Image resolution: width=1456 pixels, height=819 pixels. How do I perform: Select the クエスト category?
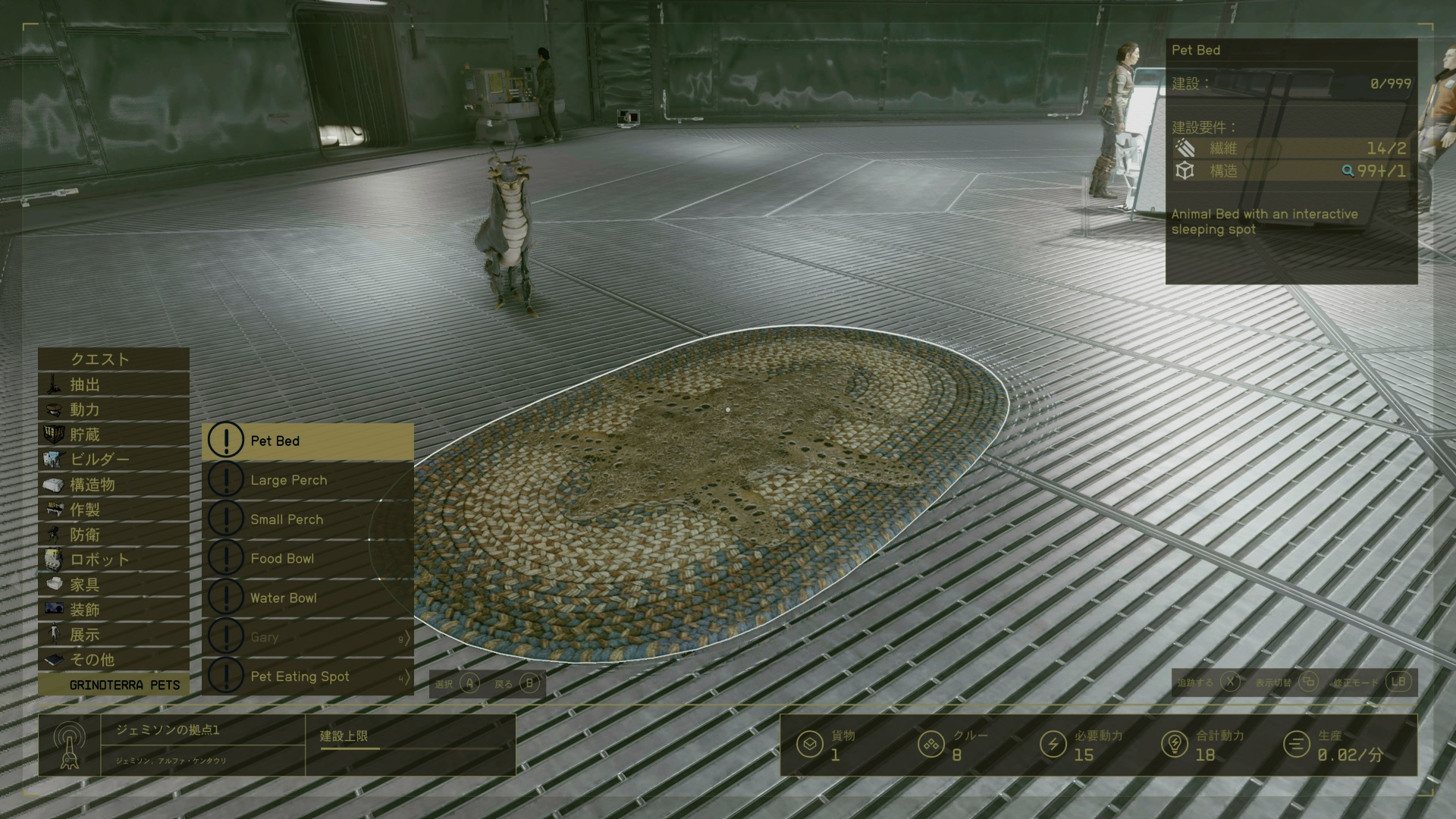click(x=114, y=359)
